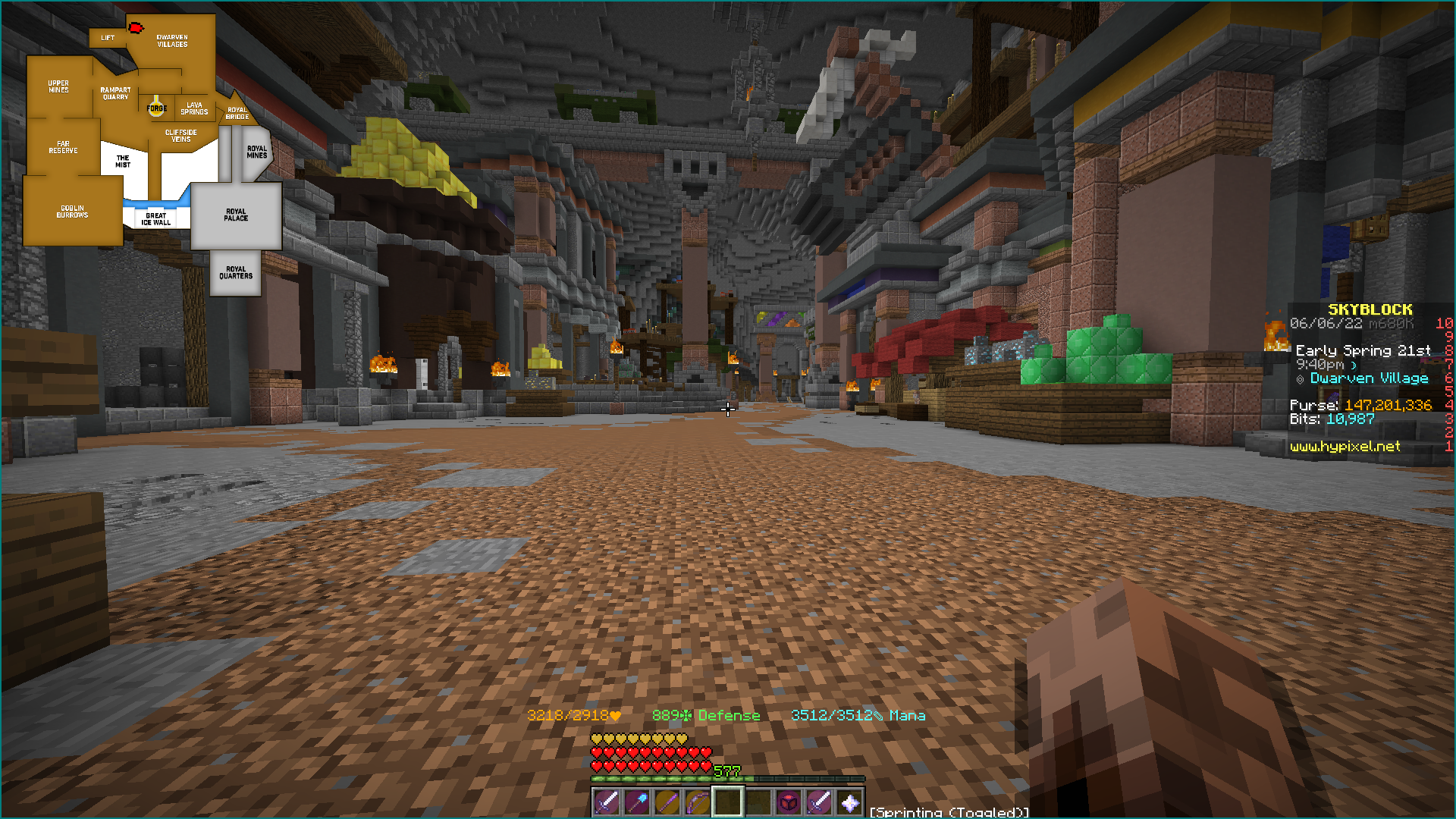
Task: Click the Forge flask icon on the map
Action: pos(157,108)
